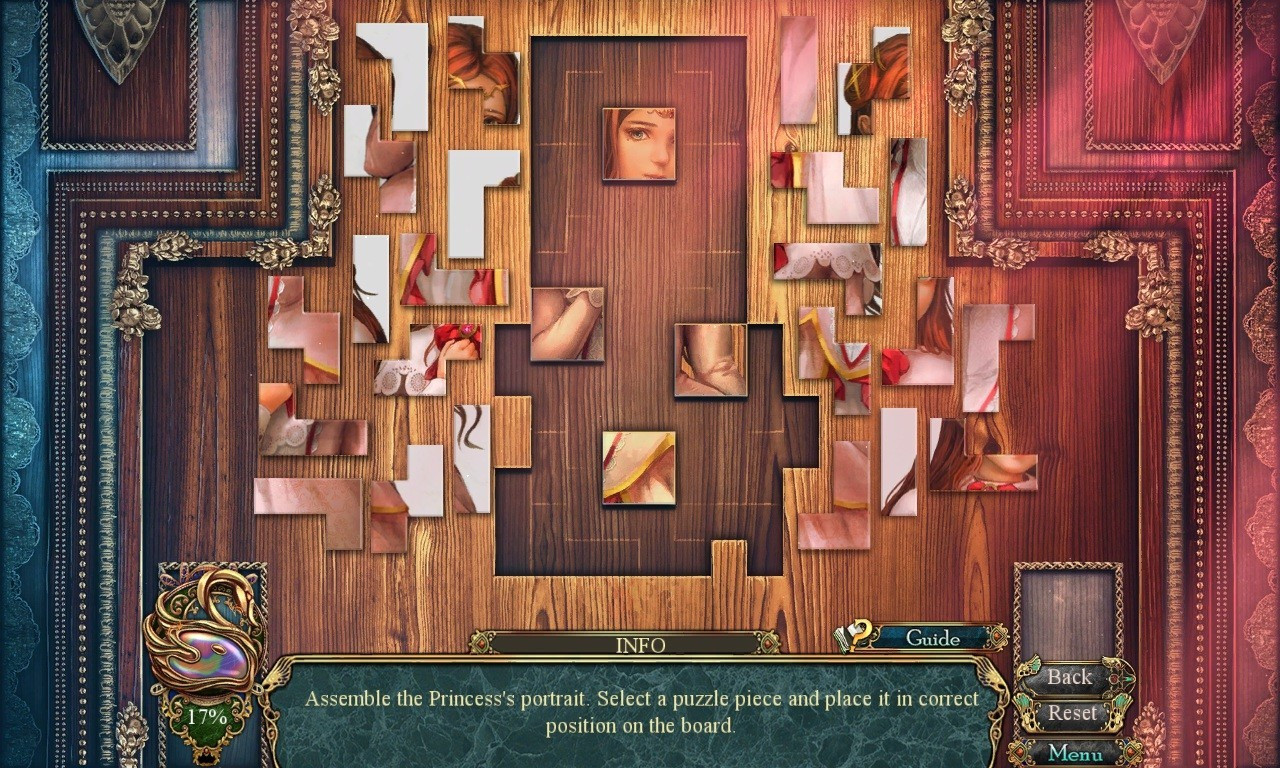This screenshot has height=768, width=1280.
Task: Select the princess face piece placed on board
Action: [x=640, y=143]
